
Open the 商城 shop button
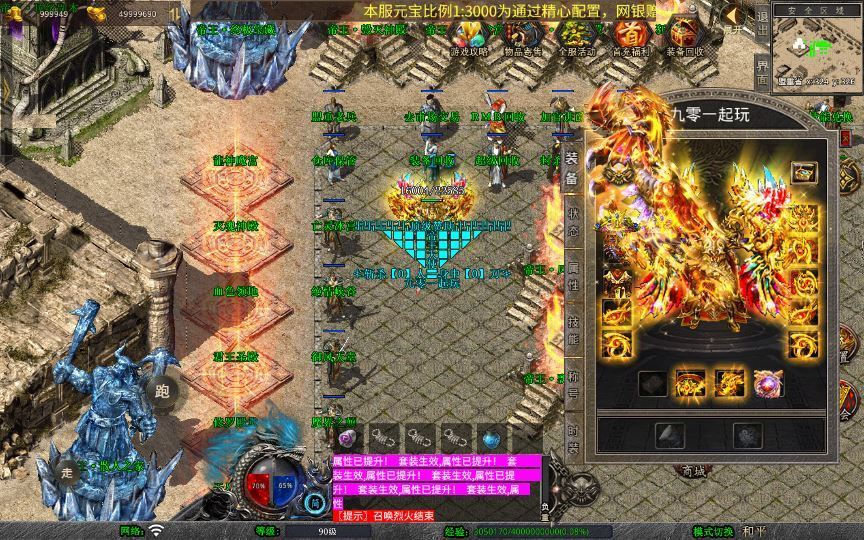coord(692,471)
